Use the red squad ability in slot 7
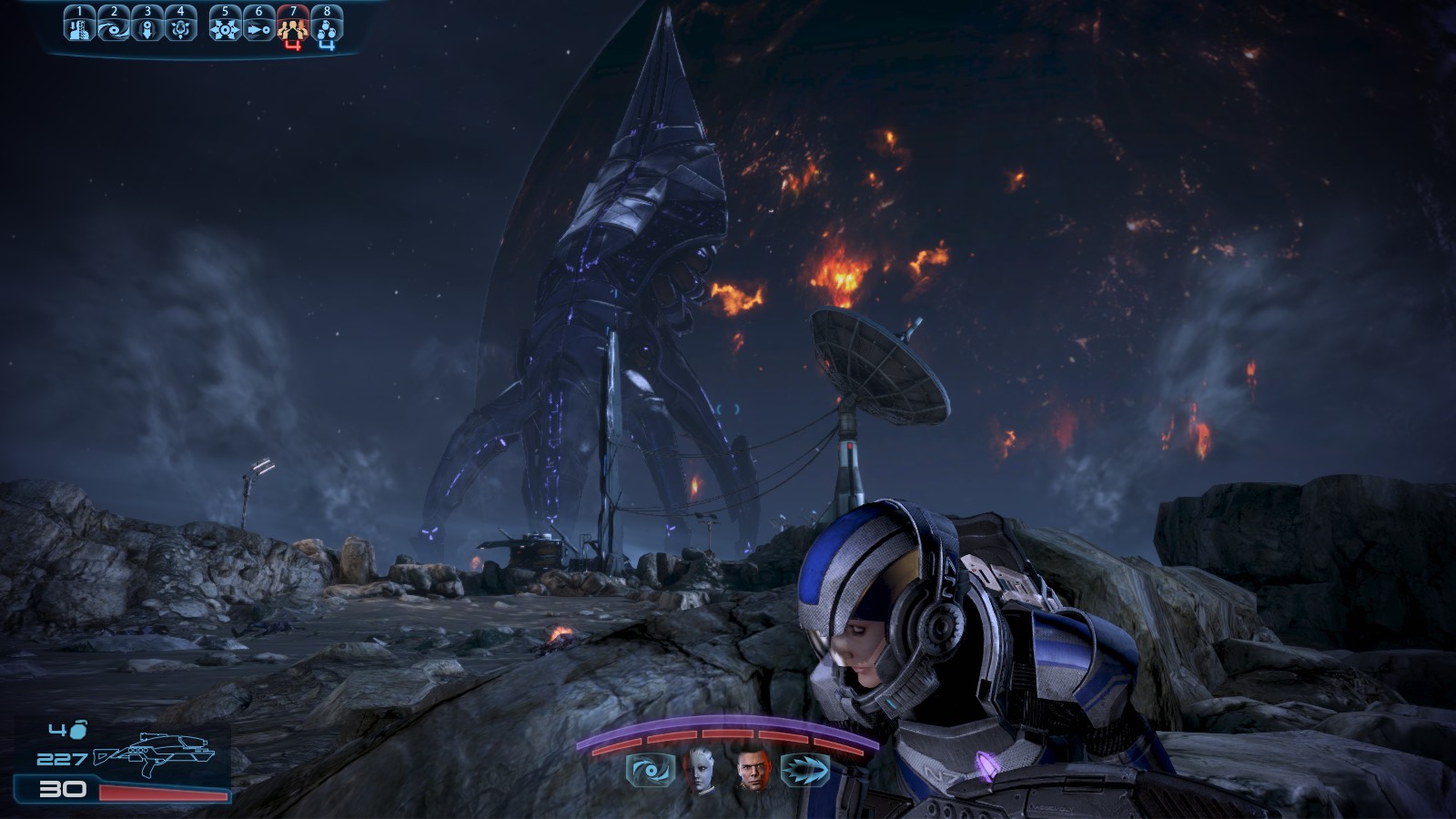 coord(293,26)
